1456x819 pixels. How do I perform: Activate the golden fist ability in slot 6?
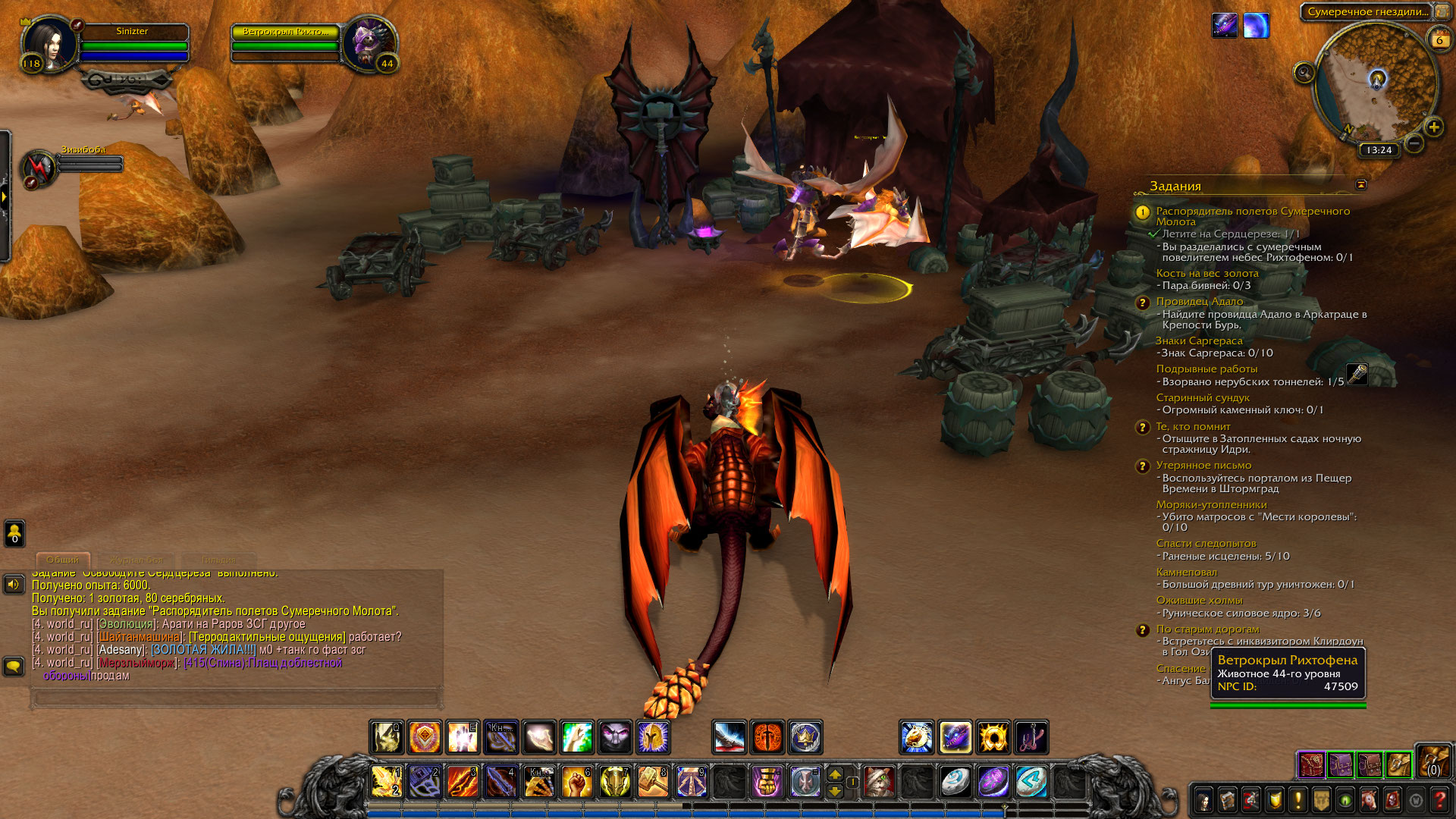tap(576, 781)
